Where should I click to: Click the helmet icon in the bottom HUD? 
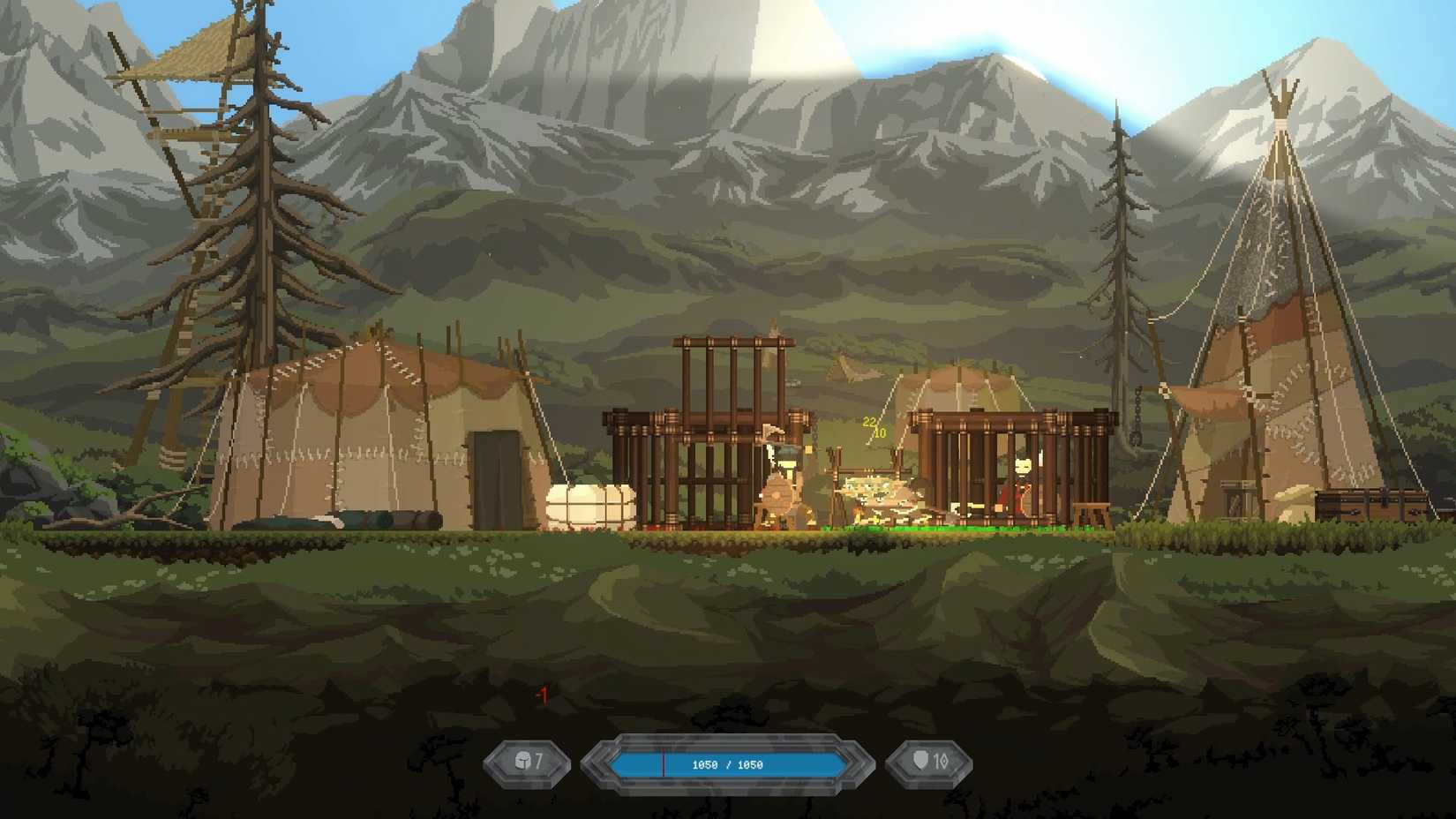point(522,761)
